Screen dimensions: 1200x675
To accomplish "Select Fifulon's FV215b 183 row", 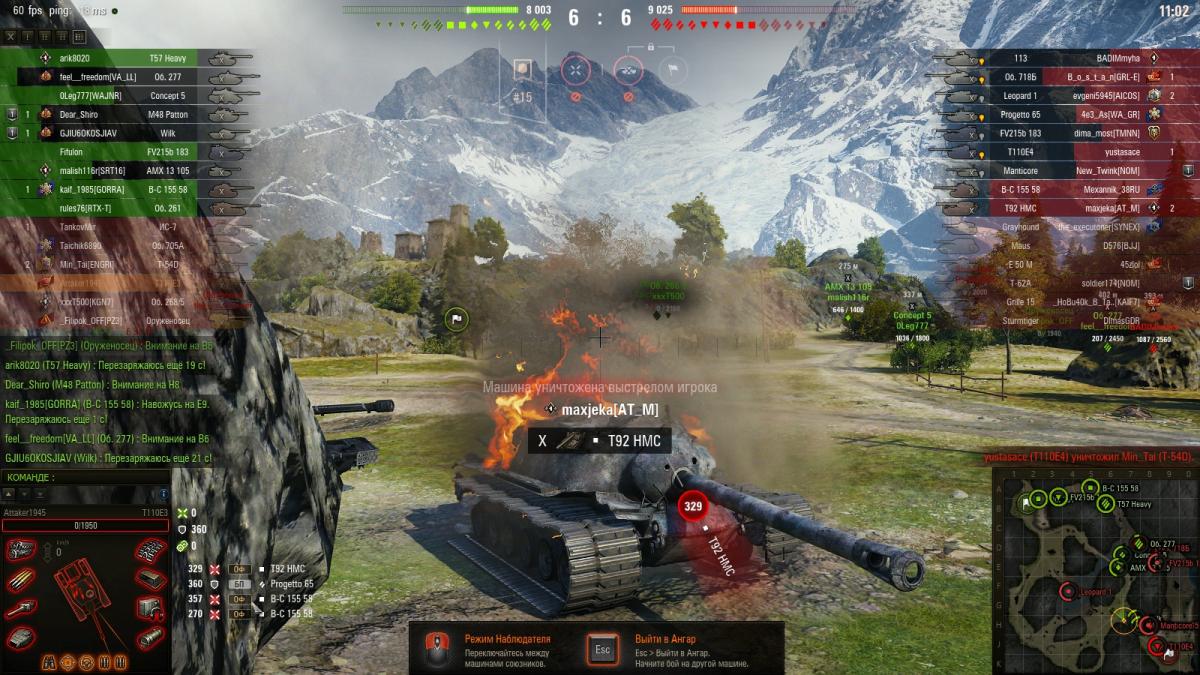I will pos(130,152).
